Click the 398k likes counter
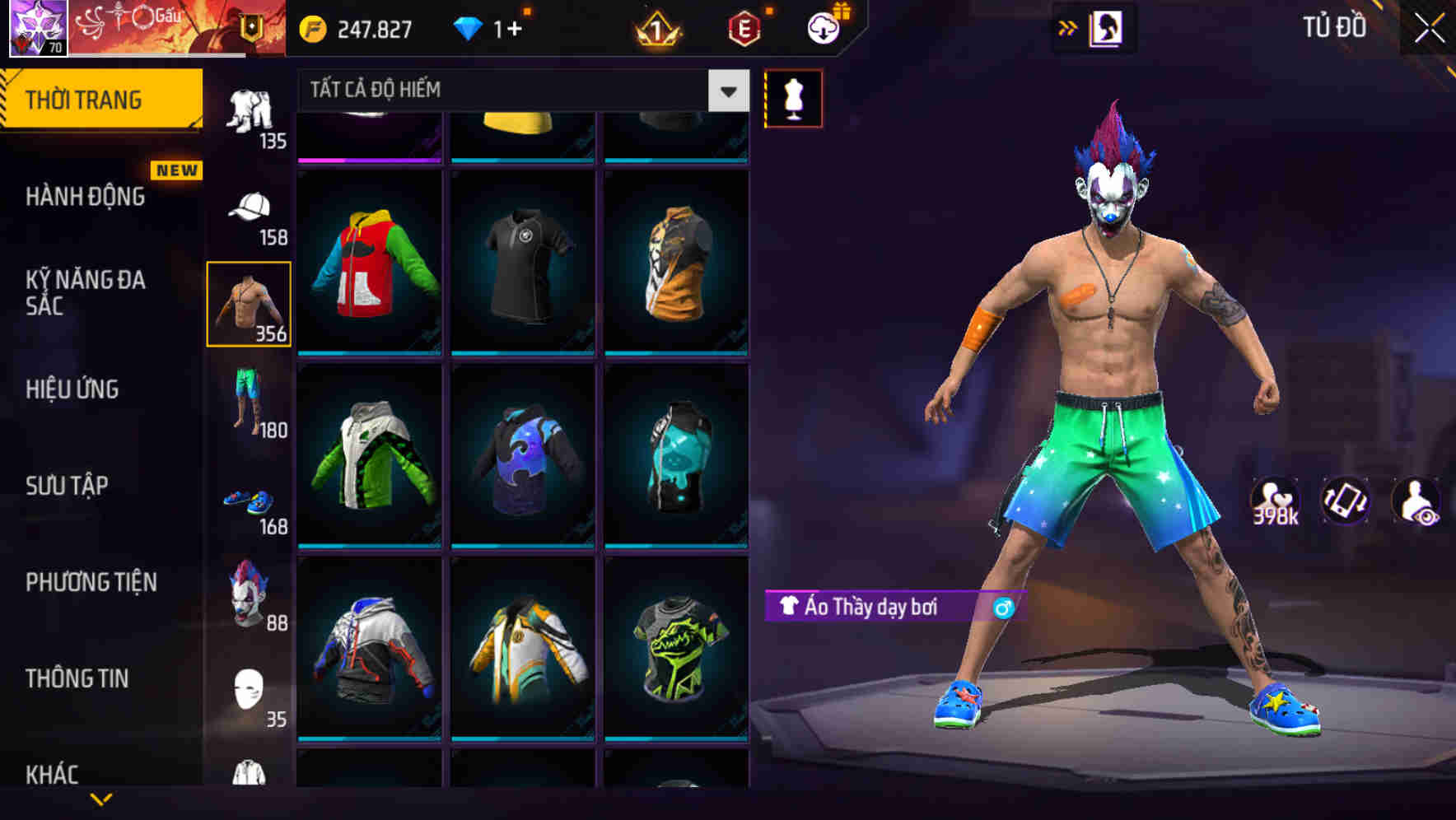The height and width of the screenshot is (820, 1456). point(1274,501)
